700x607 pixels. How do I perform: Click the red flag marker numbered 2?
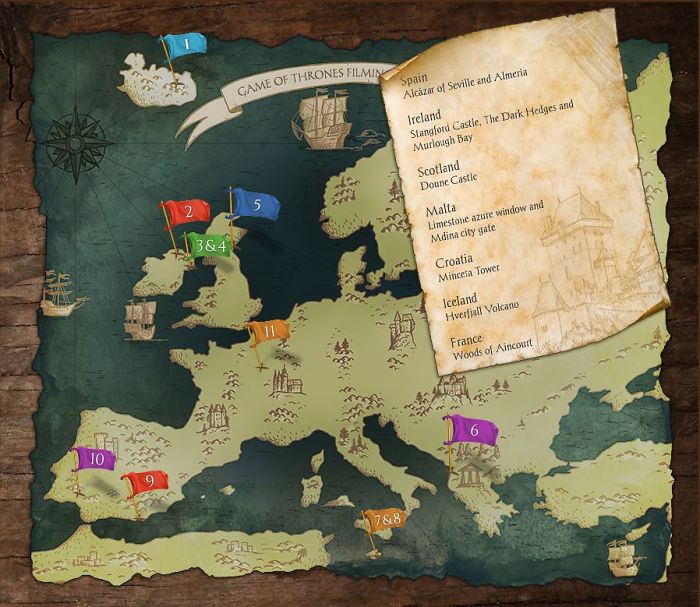(x=187, y=212)
